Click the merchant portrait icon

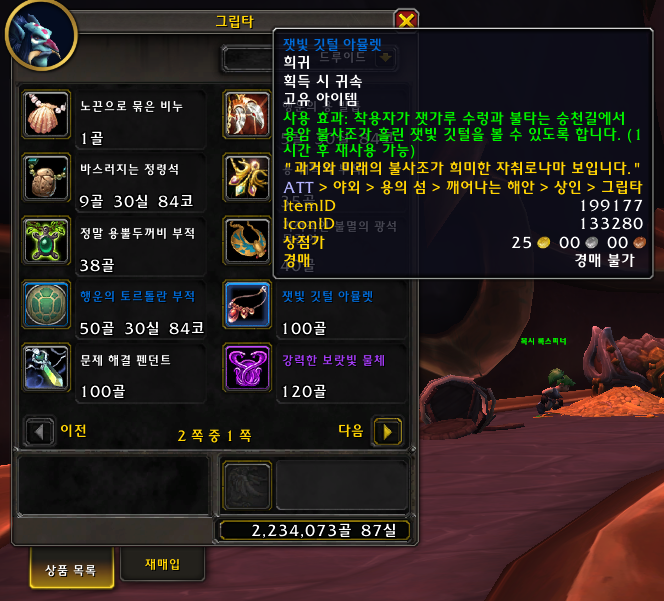(x=40, y=33)
